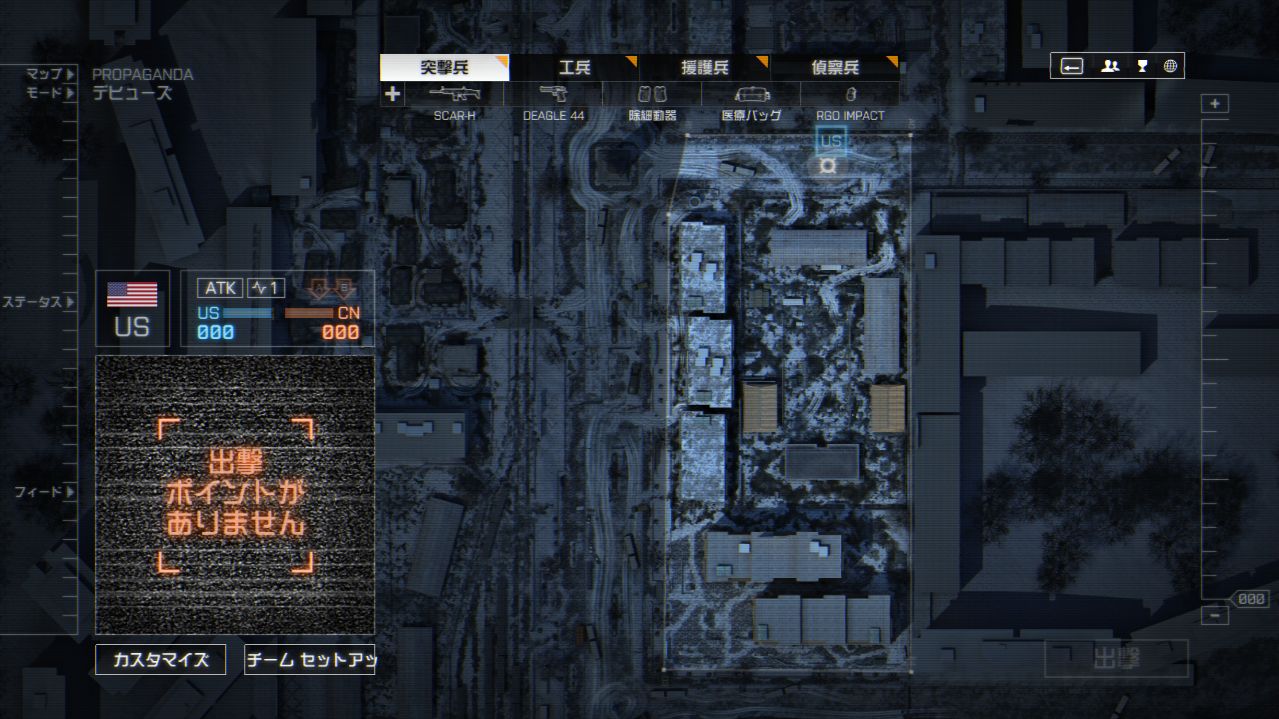
Task: Select the 突撃兵 (Assault) class tab
Action: [444, 68]
